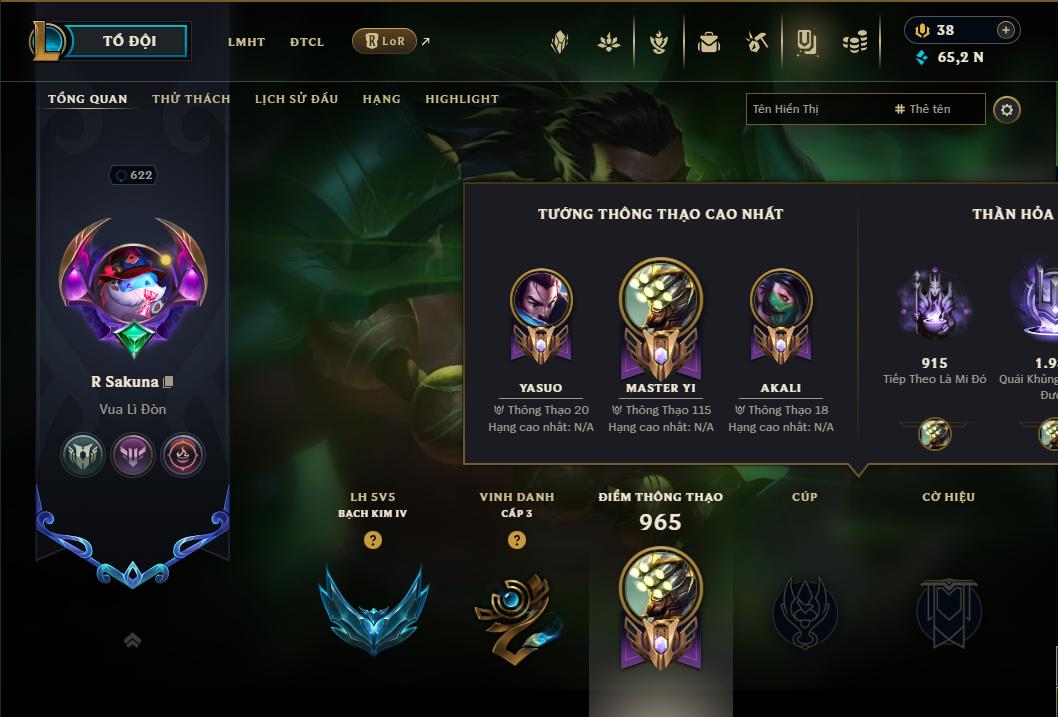Click the TỔ ĐỘI party button
Viewport: 1058px width, 717px height.
[x=129, y=41]
